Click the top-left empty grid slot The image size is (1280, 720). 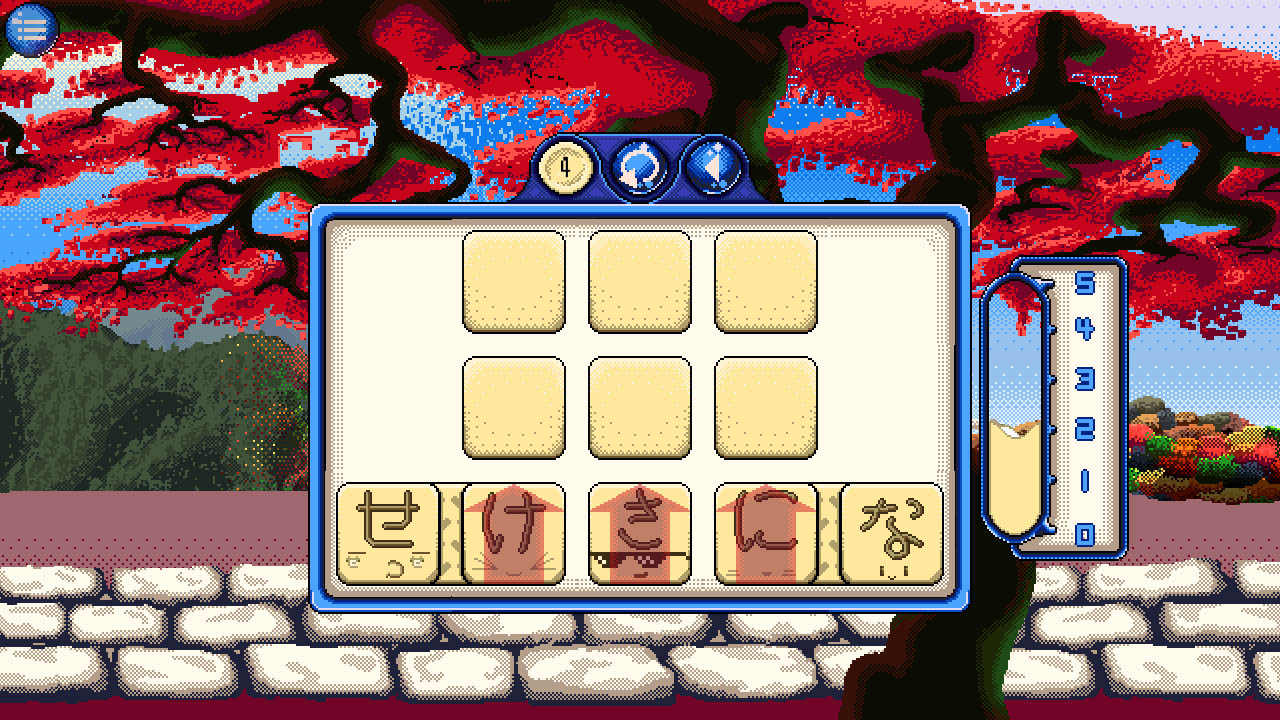514,281
